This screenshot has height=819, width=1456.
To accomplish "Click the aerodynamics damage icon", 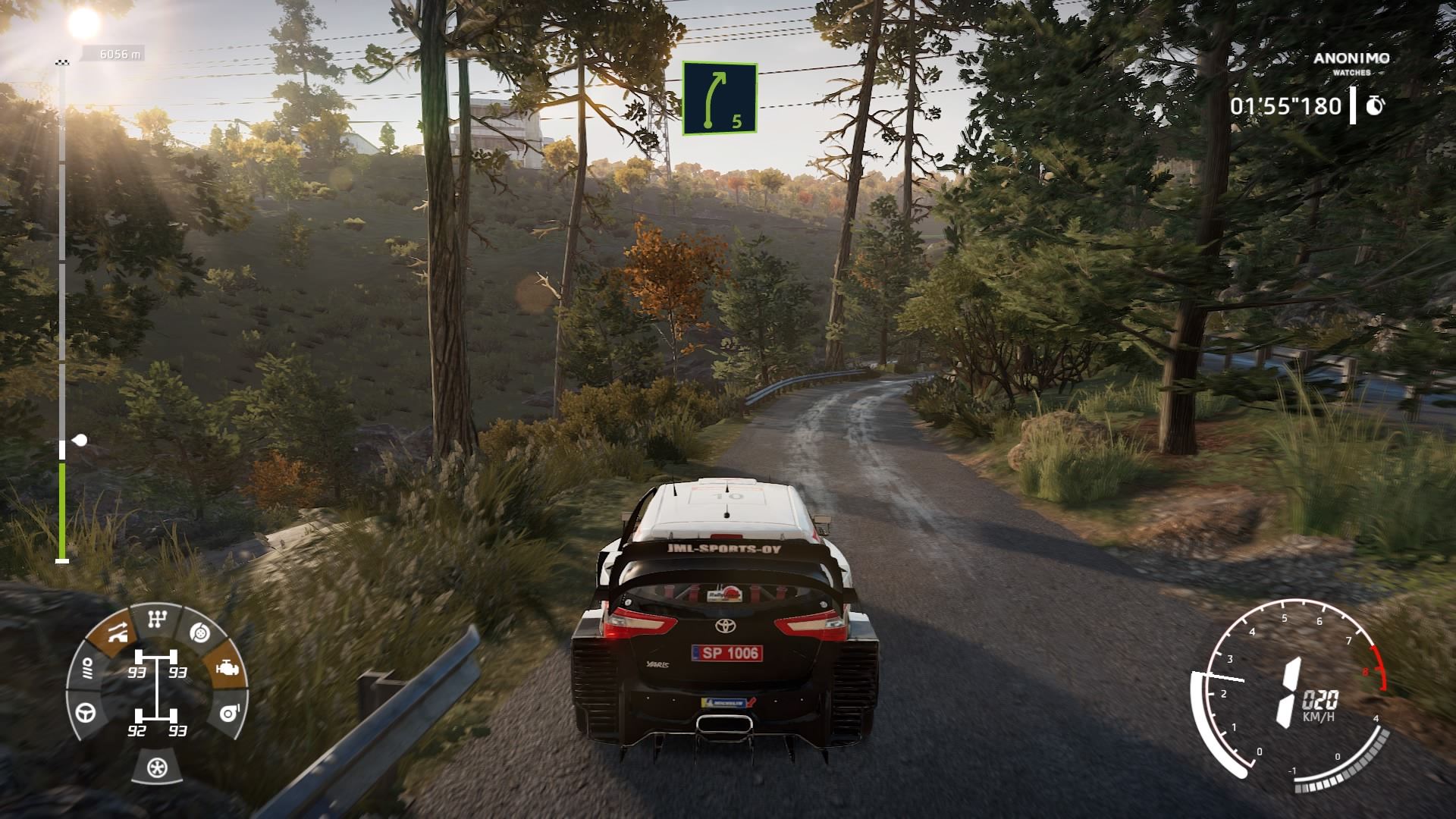I will tap(116, 632).
